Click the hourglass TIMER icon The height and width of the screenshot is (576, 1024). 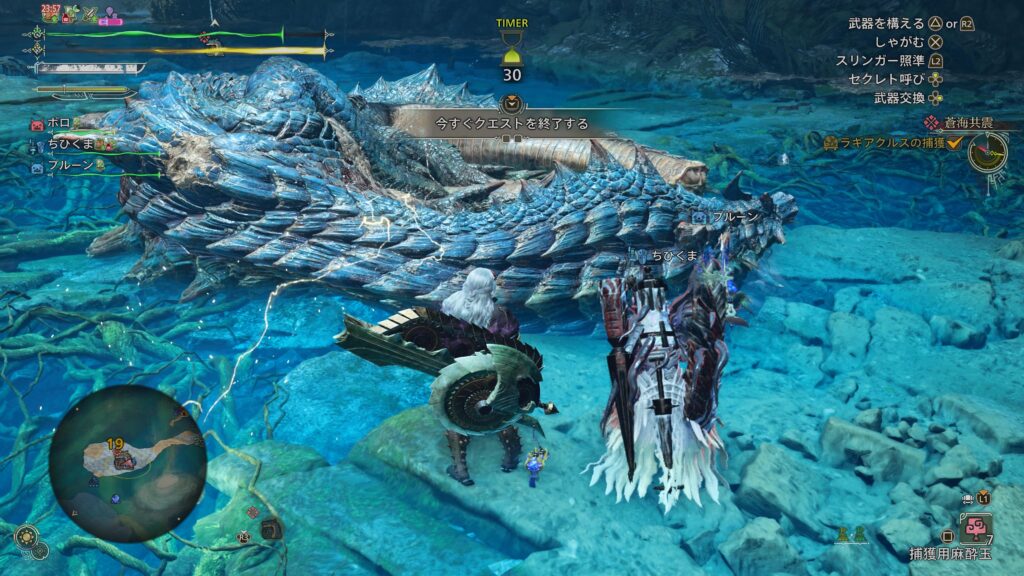(x=513, y=47)
